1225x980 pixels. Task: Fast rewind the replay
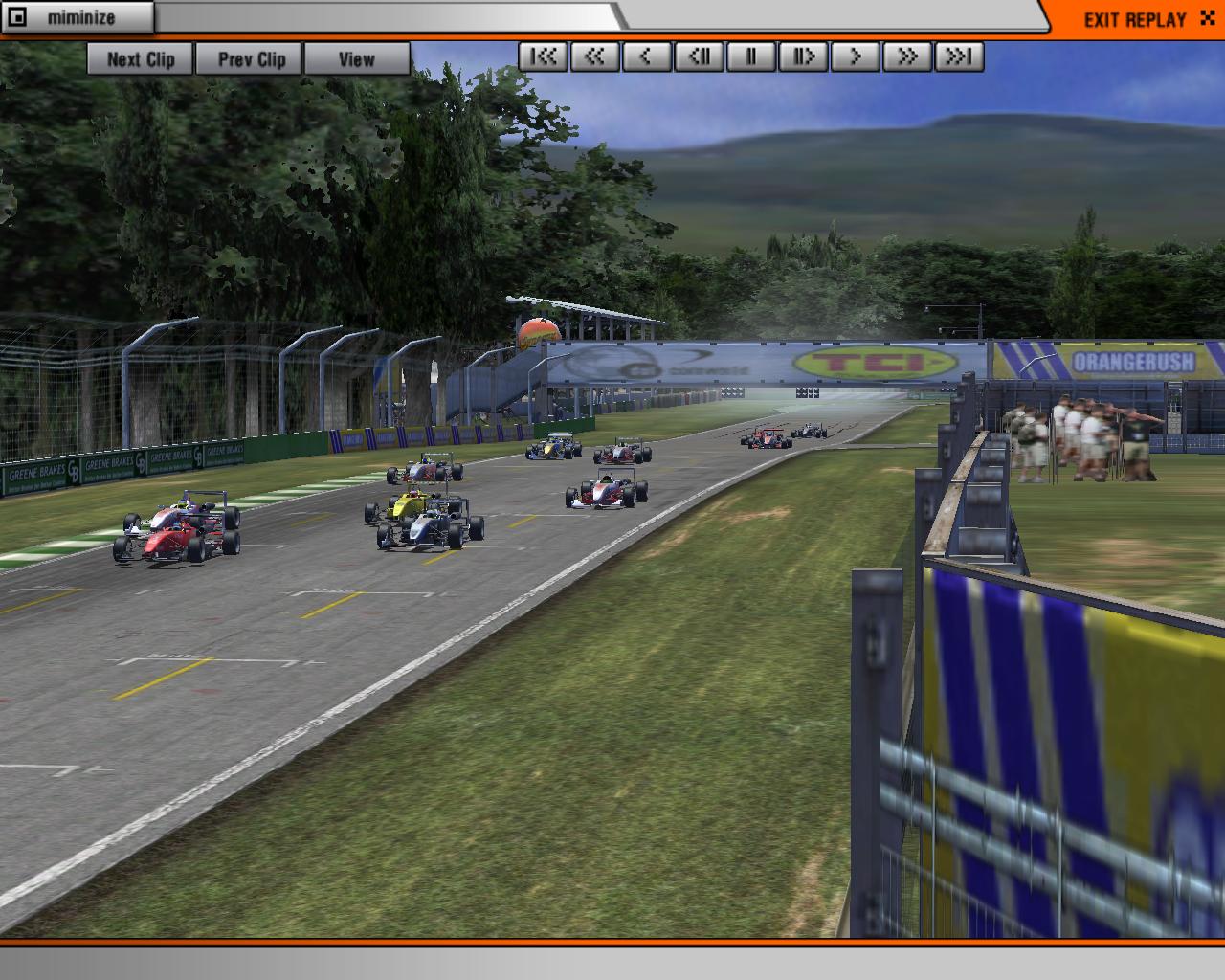point(595,57)
